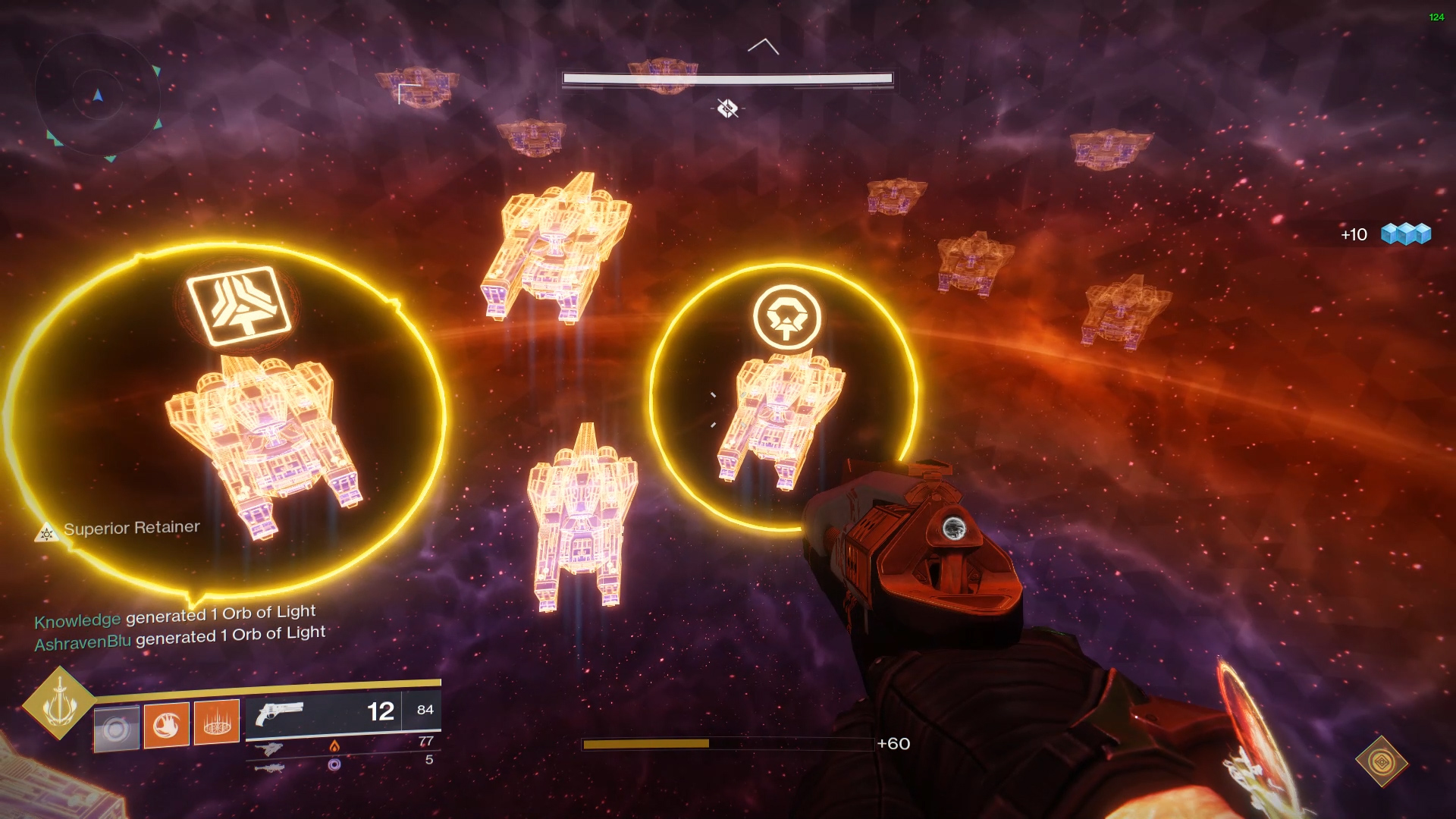1456x819 pixels.
Task: Use the flaming hand melee ability
Action: [x=167, y=725]
